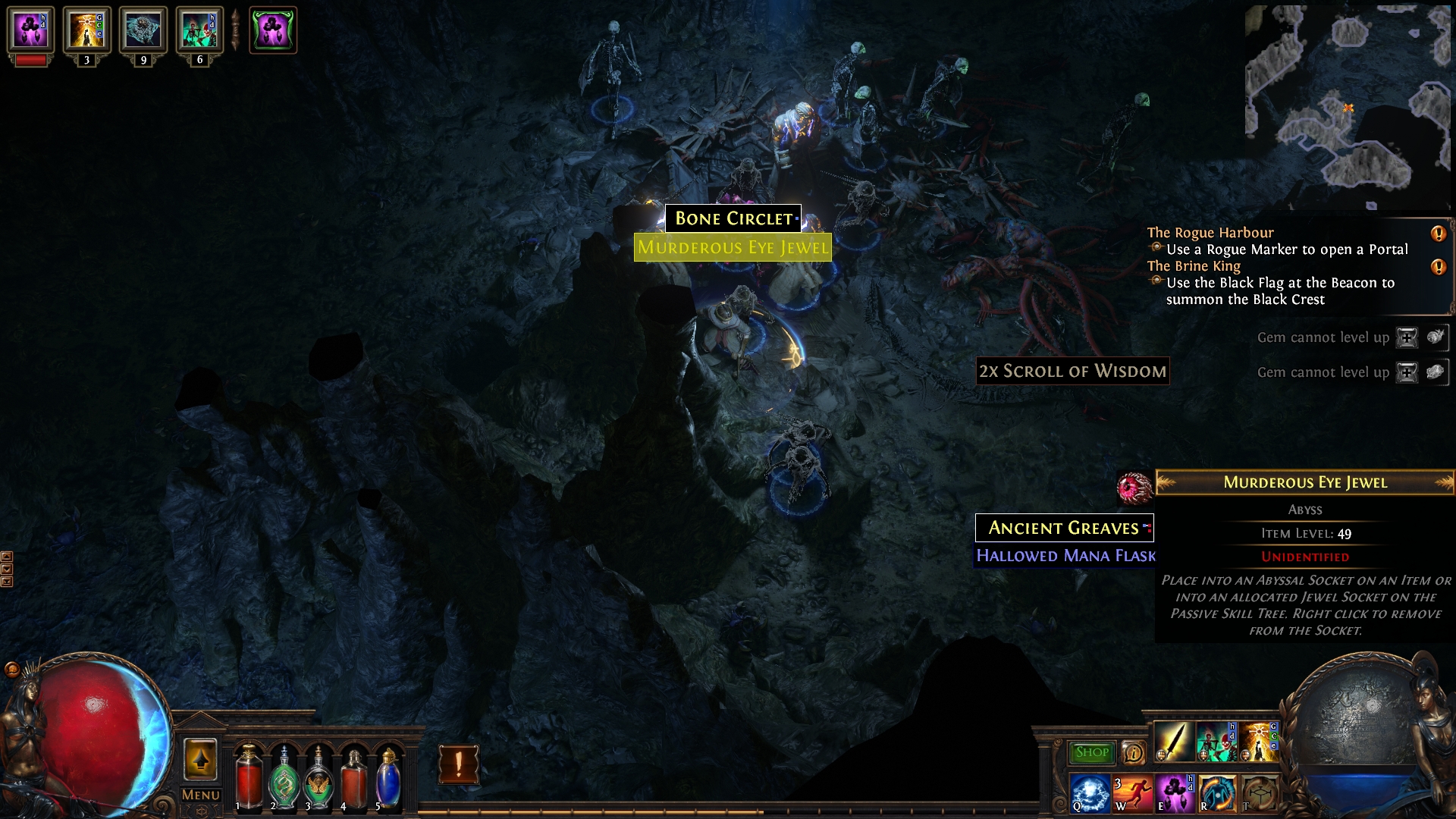The width and height of the screenshot is (1456, 819).
Task: Click the web-like buff icon with 9 stacks
Action: tap(143, 30)
